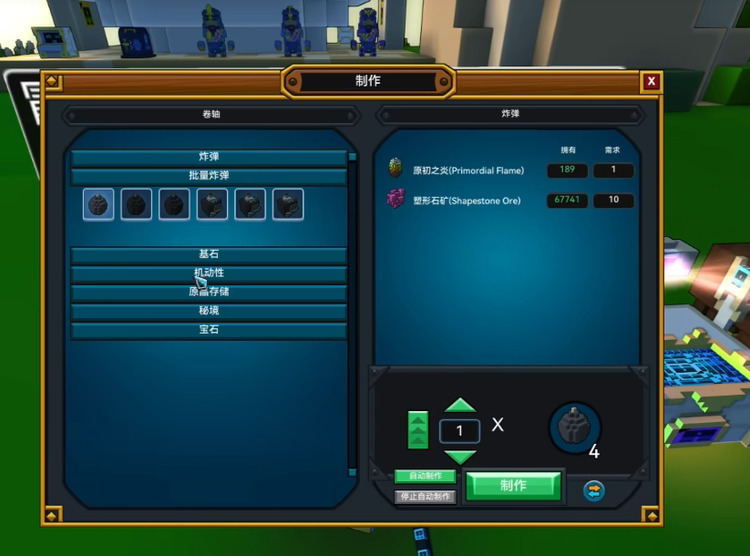
Task: Open the 宝石 recipe category
Action: (x=208, y=330)
